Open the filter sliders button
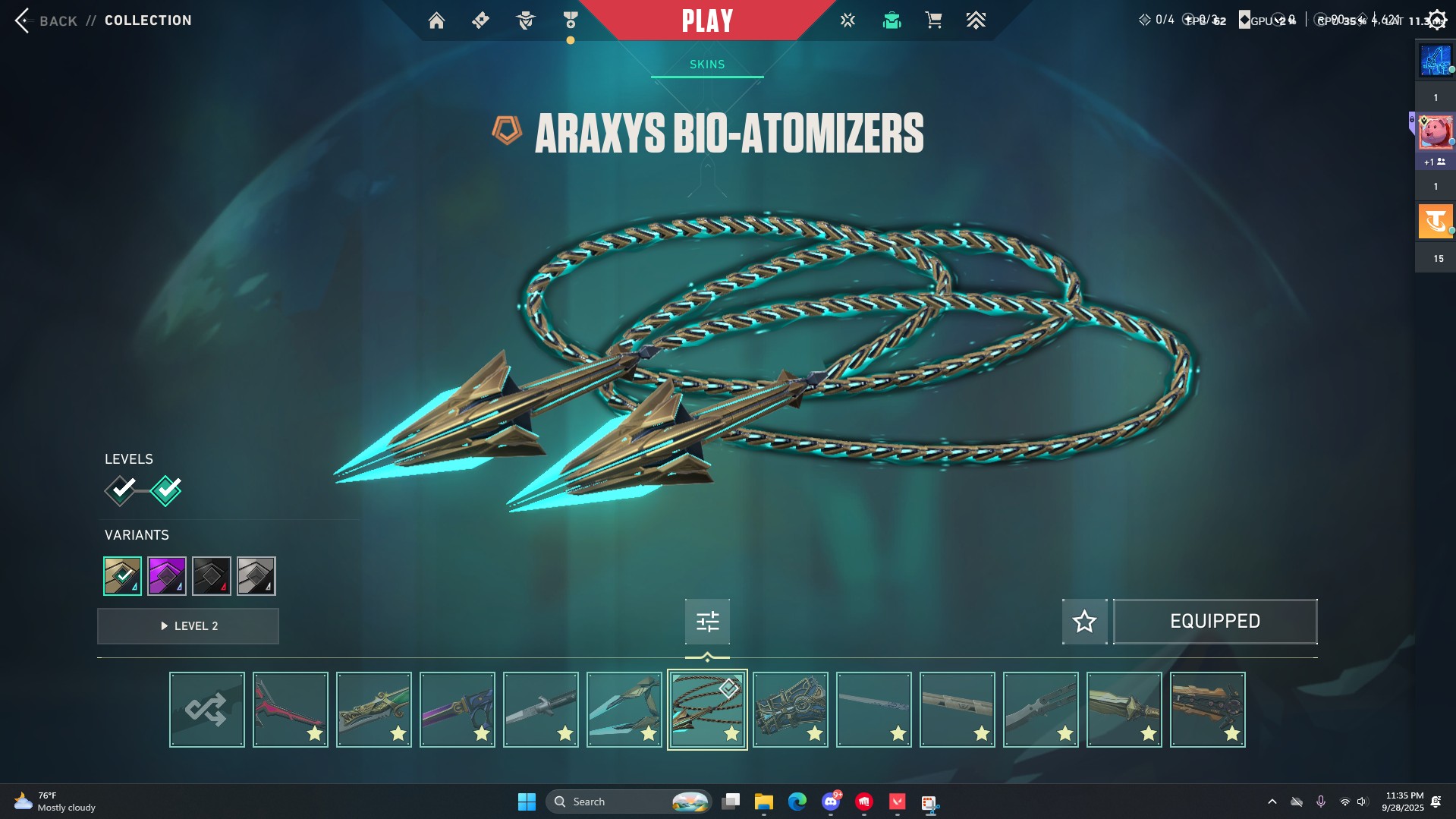 pyautogui.click(x=707, y=622)
